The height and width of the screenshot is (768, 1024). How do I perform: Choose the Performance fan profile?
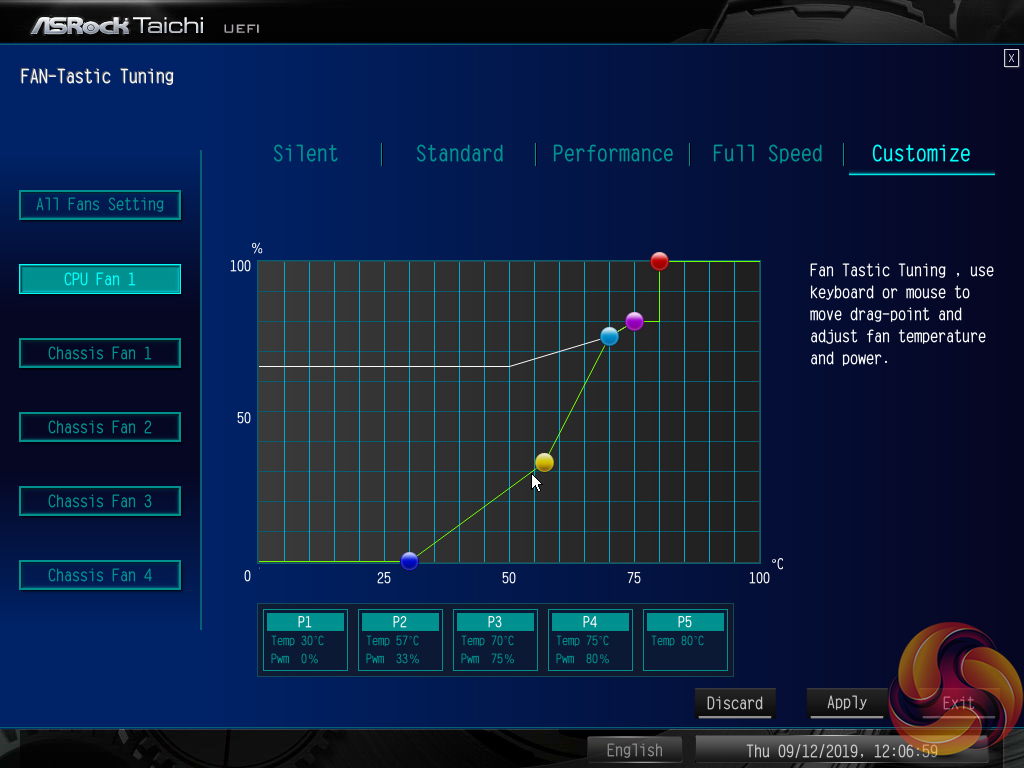(613, 154)
